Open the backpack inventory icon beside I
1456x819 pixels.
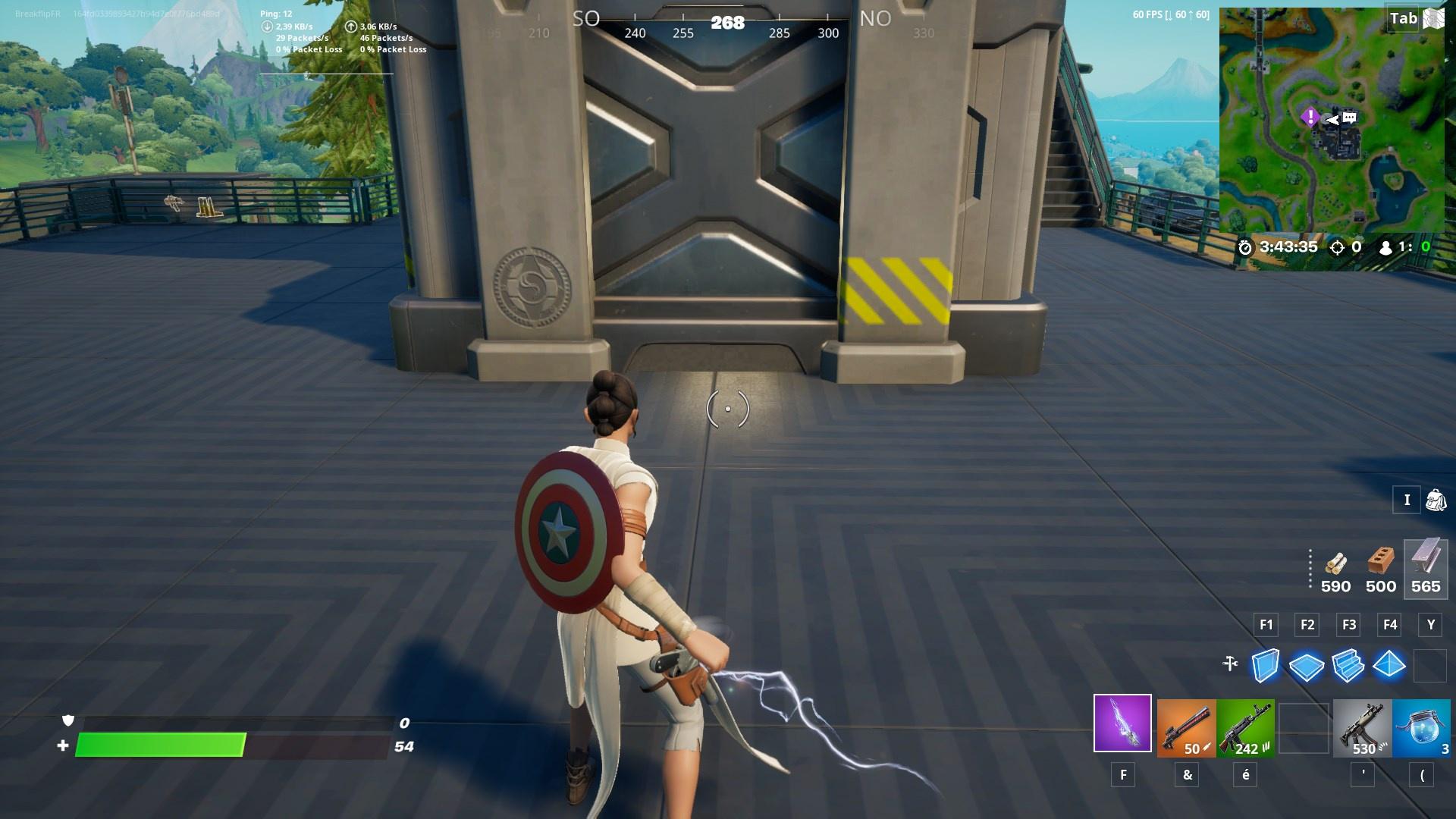(1437, 500)
